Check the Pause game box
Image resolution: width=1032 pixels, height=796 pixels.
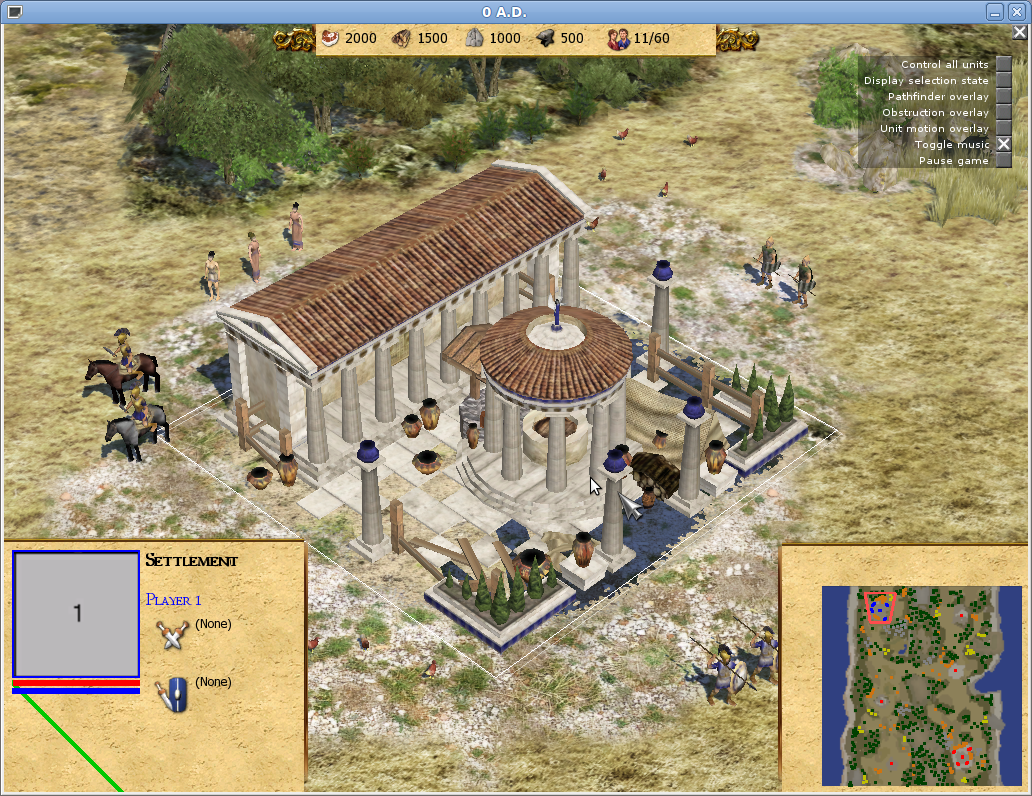click(x=1003, y=160)
